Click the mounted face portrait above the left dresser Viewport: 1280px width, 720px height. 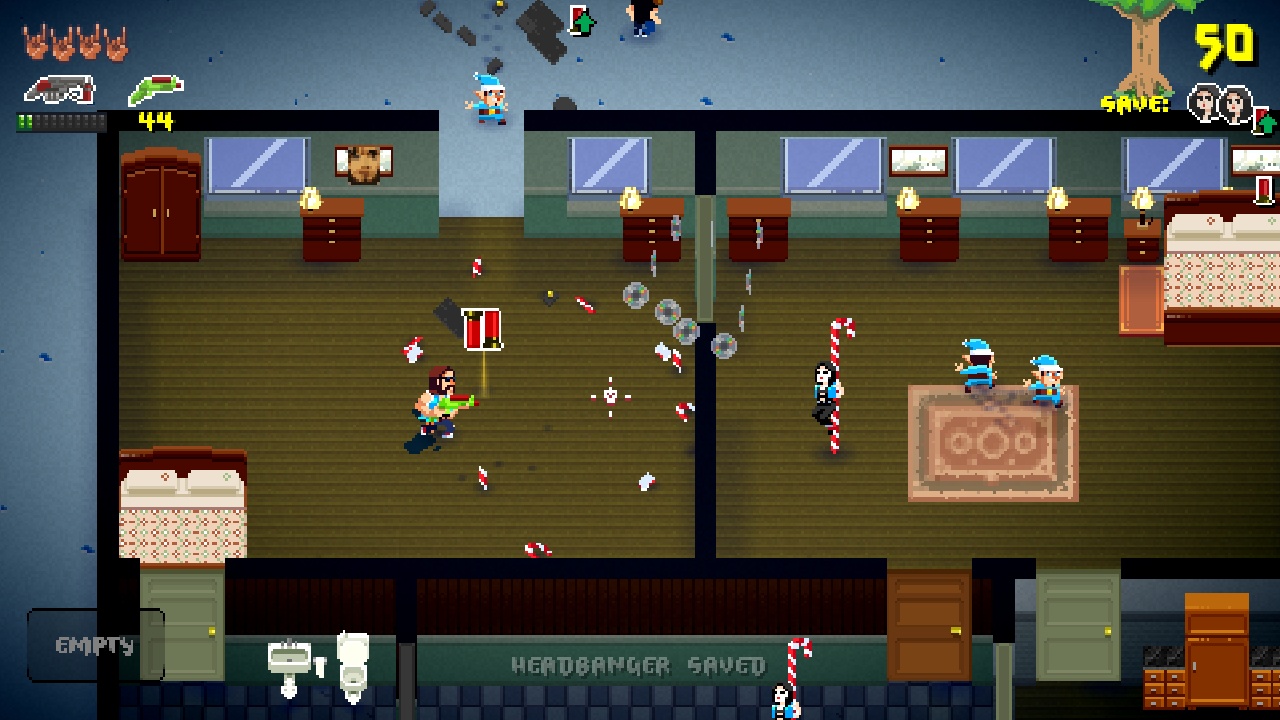tap(364, 163)
